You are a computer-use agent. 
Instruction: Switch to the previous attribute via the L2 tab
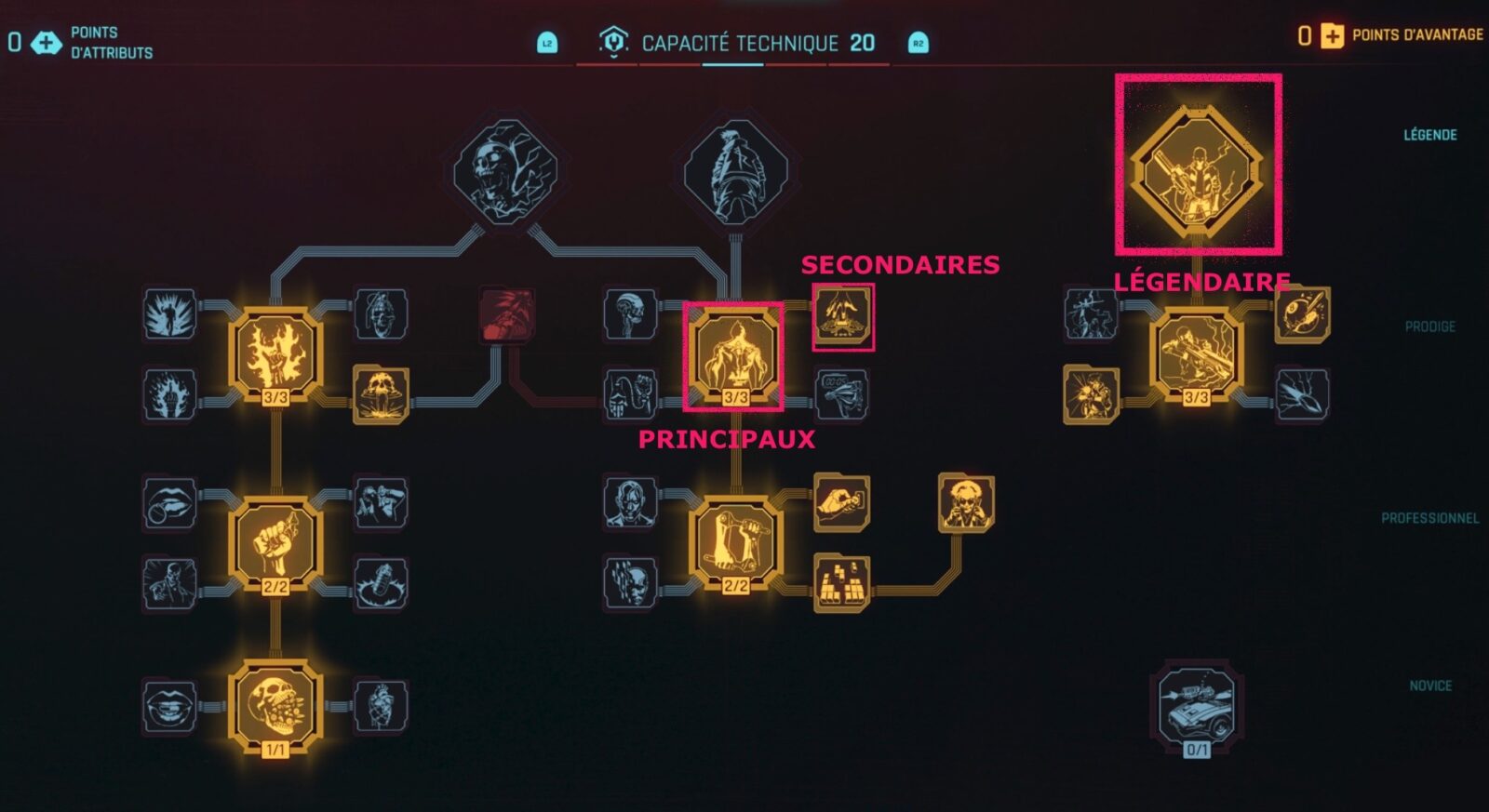pyautogui.click(x=547, y=41)
